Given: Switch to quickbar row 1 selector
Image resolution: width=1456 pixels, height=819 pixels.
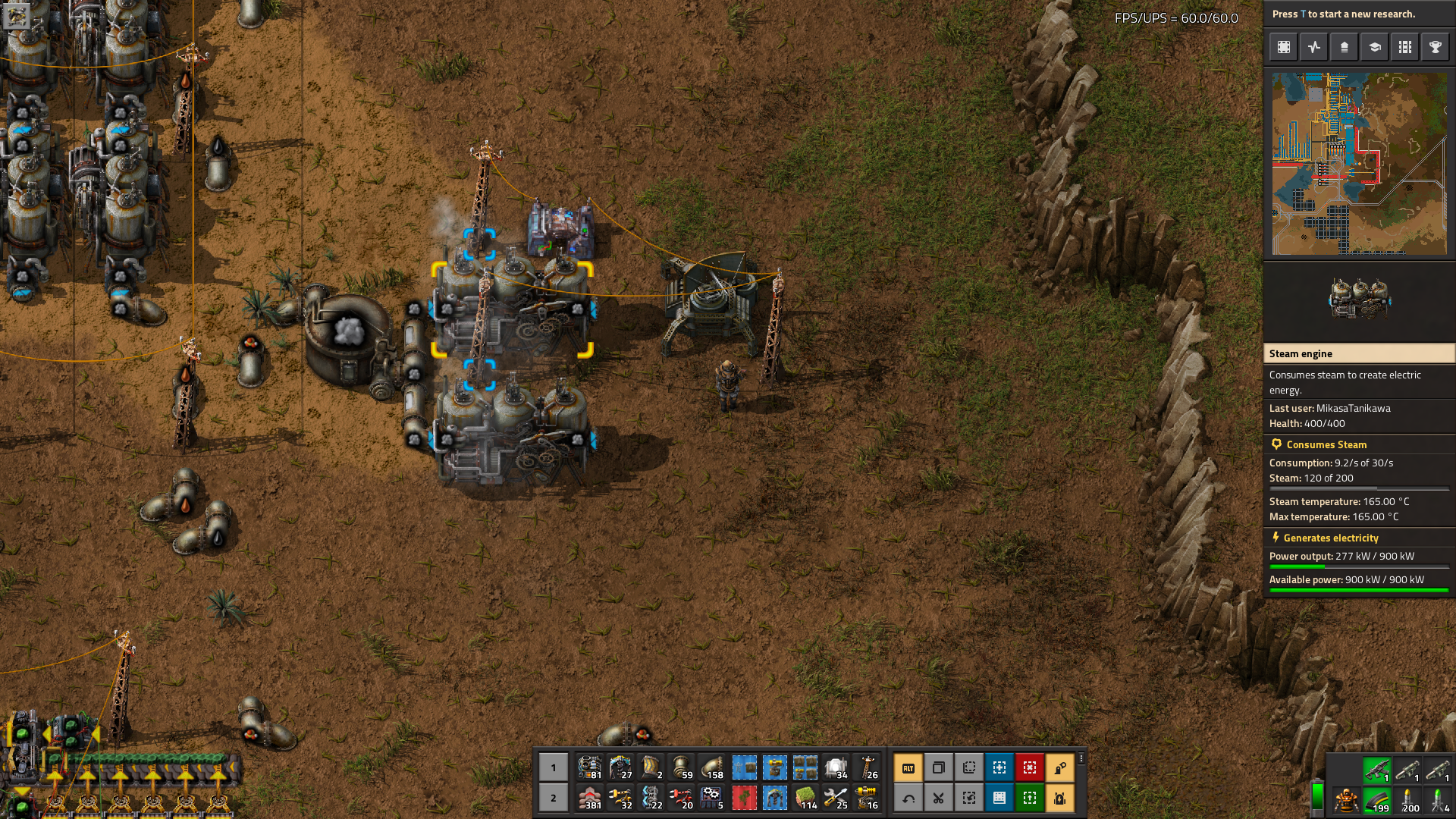Looking at the screenshot, I should (554, 767).
